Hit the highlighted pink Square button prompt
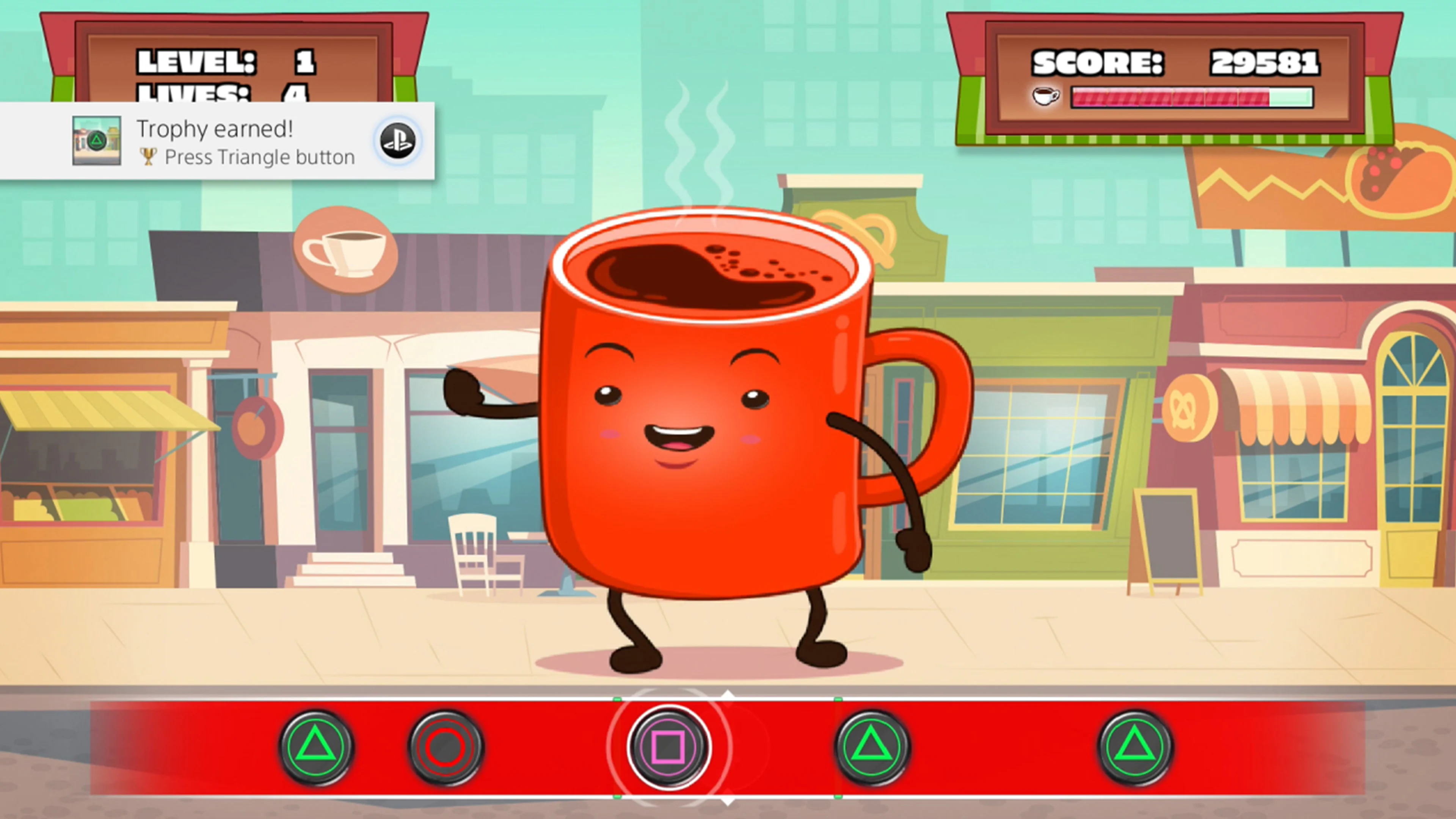The width and height of the screenshot is (1456, 819). [669, 748]
